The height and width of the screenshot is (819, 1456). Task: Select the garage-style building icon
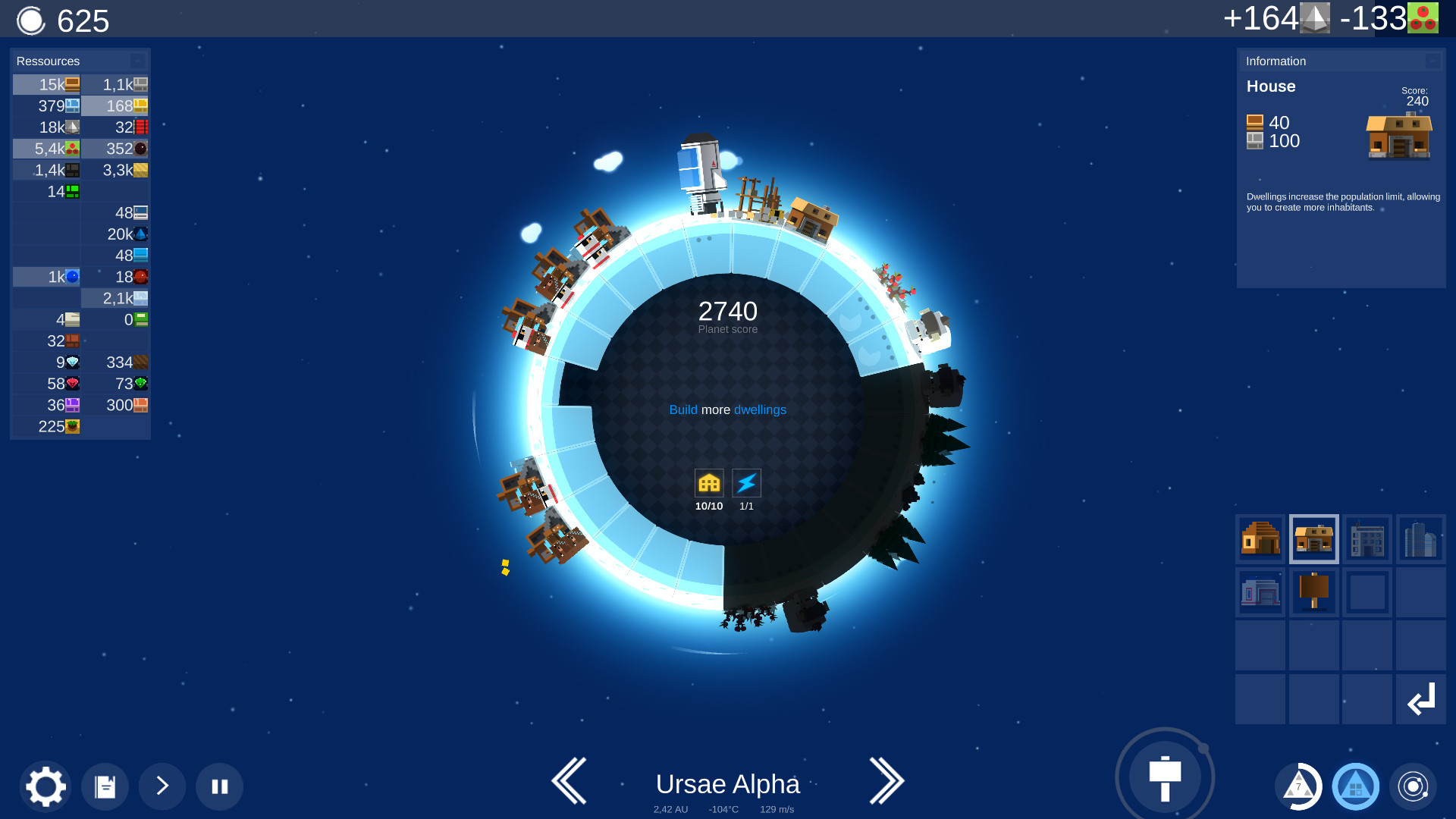point(1260,592)
